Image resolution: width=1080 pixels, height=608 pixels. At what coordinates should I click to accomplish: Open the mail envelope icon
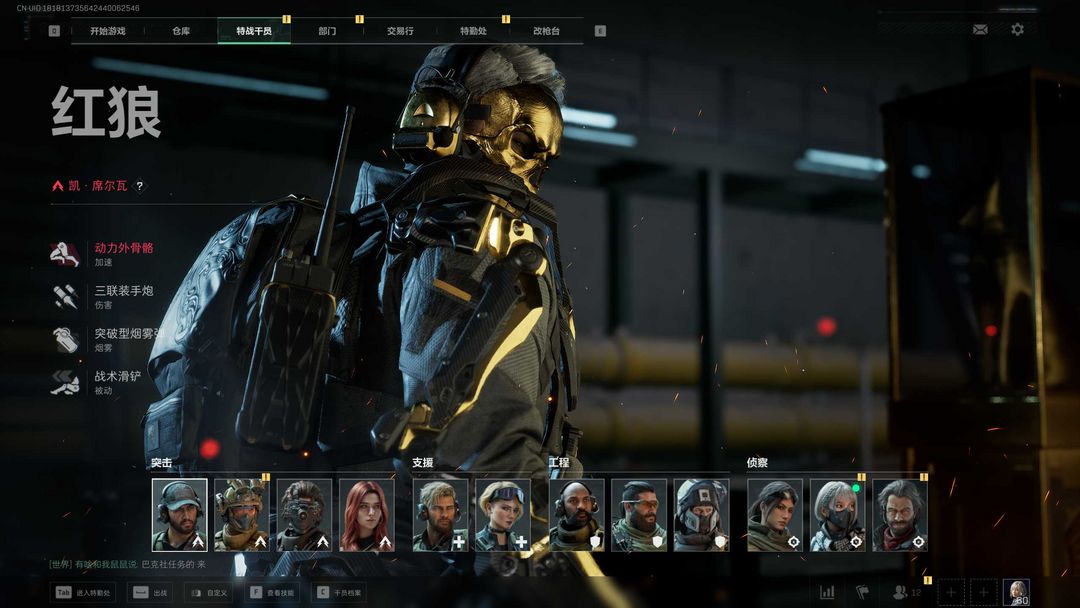[980, 30]
